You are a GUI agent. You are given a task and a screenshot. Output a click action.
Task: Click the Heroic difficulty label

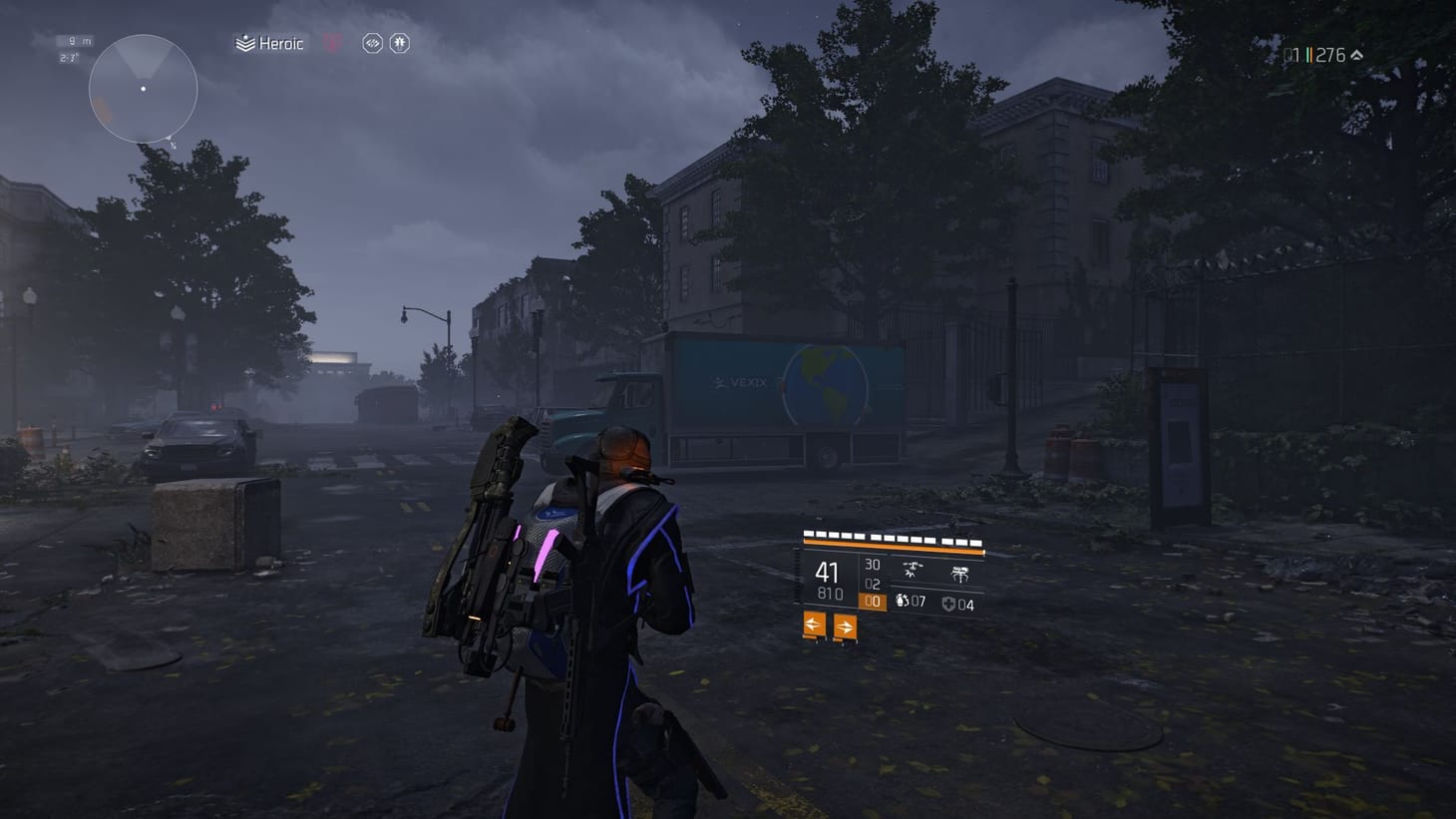(282, 43)
